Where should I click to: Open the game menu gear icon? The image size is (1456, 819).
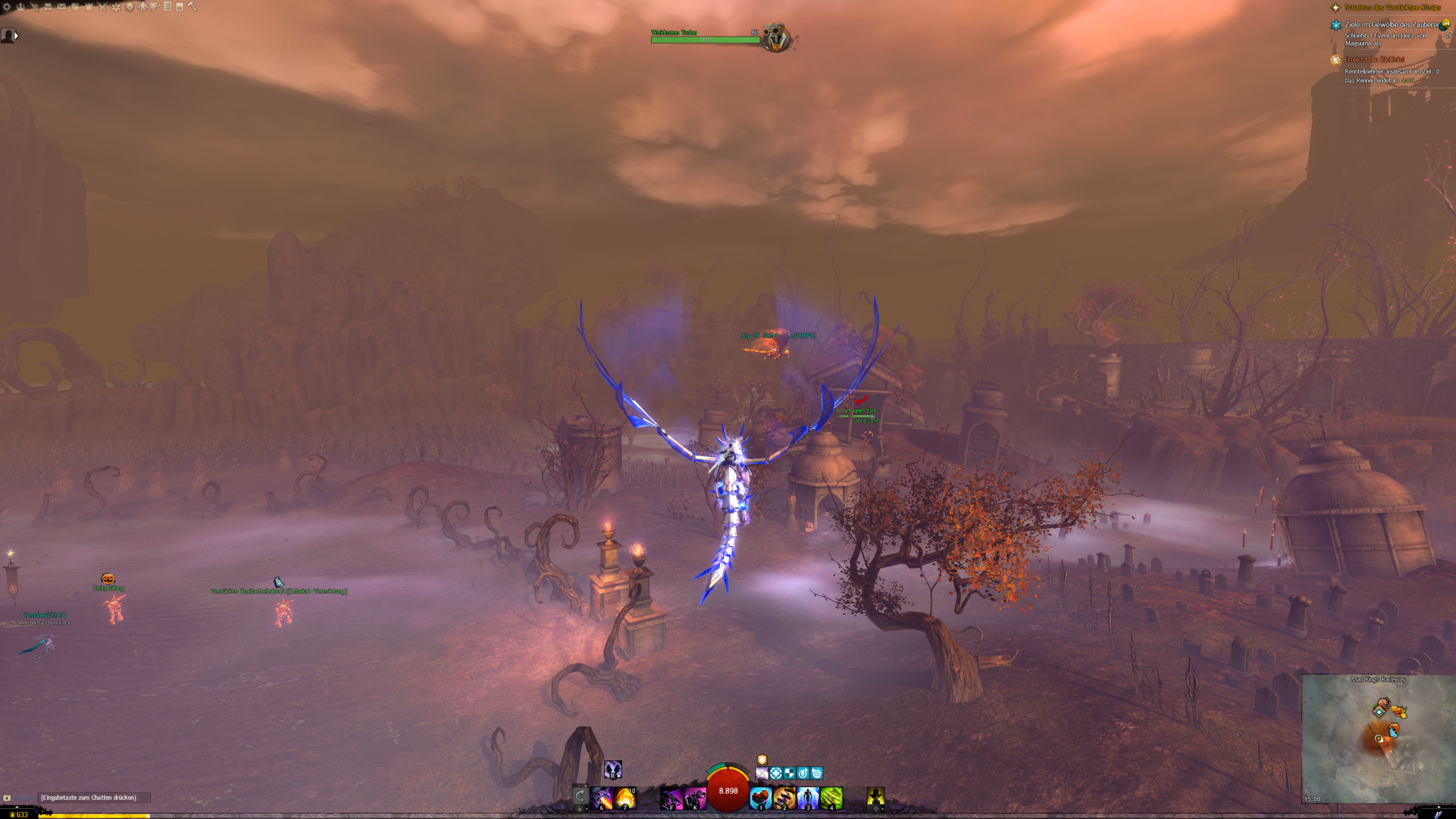pos(7,7)
